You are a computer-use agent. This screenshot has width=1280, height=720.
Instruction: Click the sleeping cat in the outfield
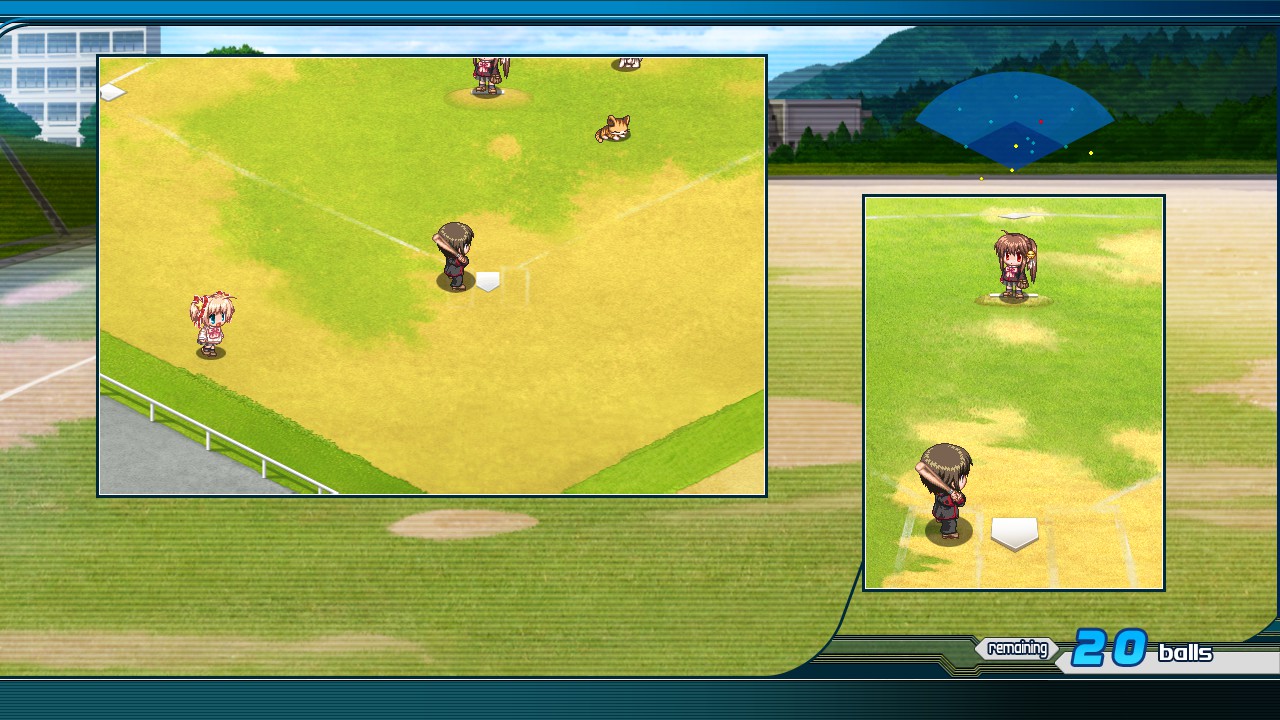point(612,127)
